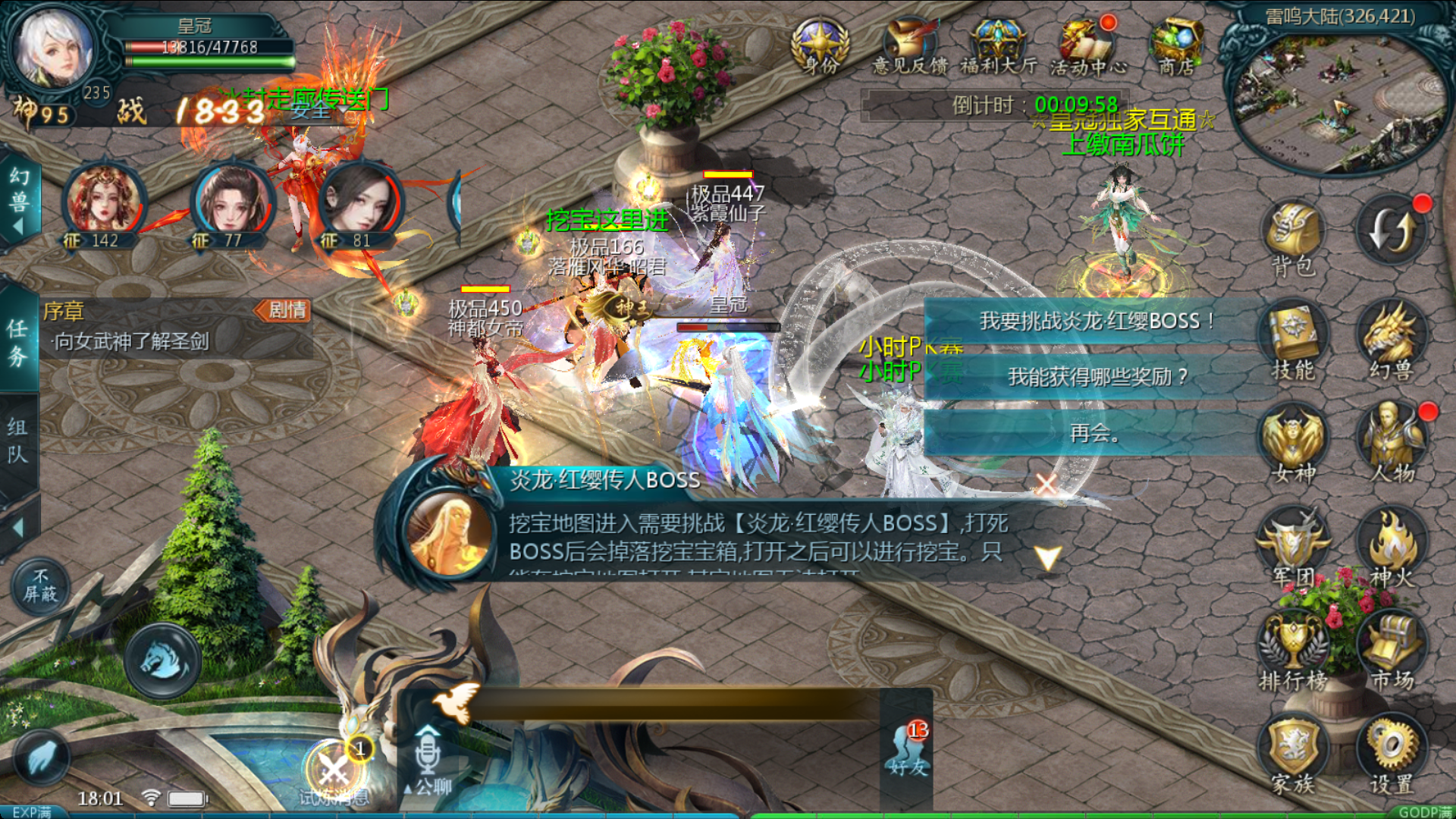The width and height of the screenshot is (1456, 819).
Task: Toggle the 不屏蔽 player visibility button
Action: point(41,587)
